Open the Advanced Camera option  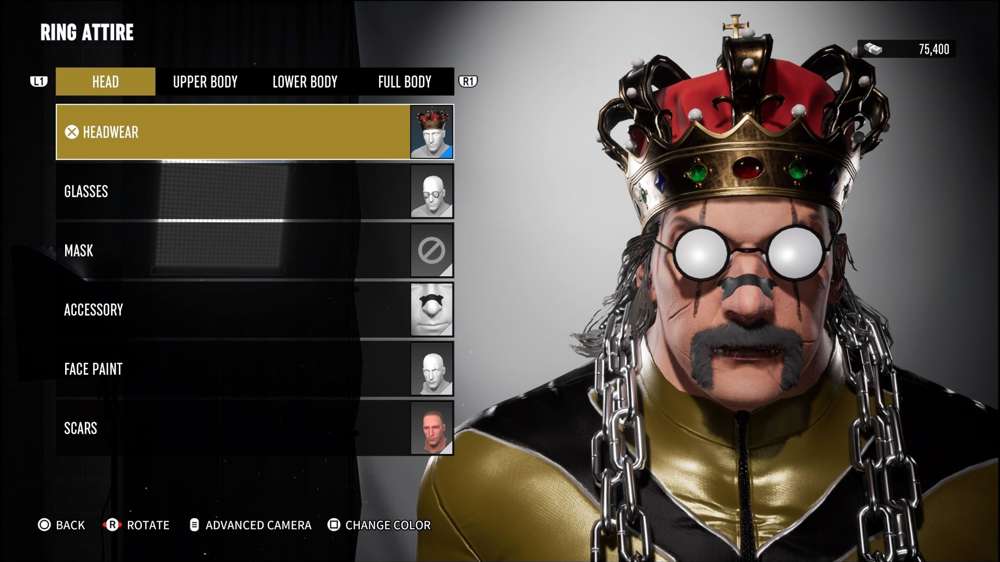pos(250,525)
